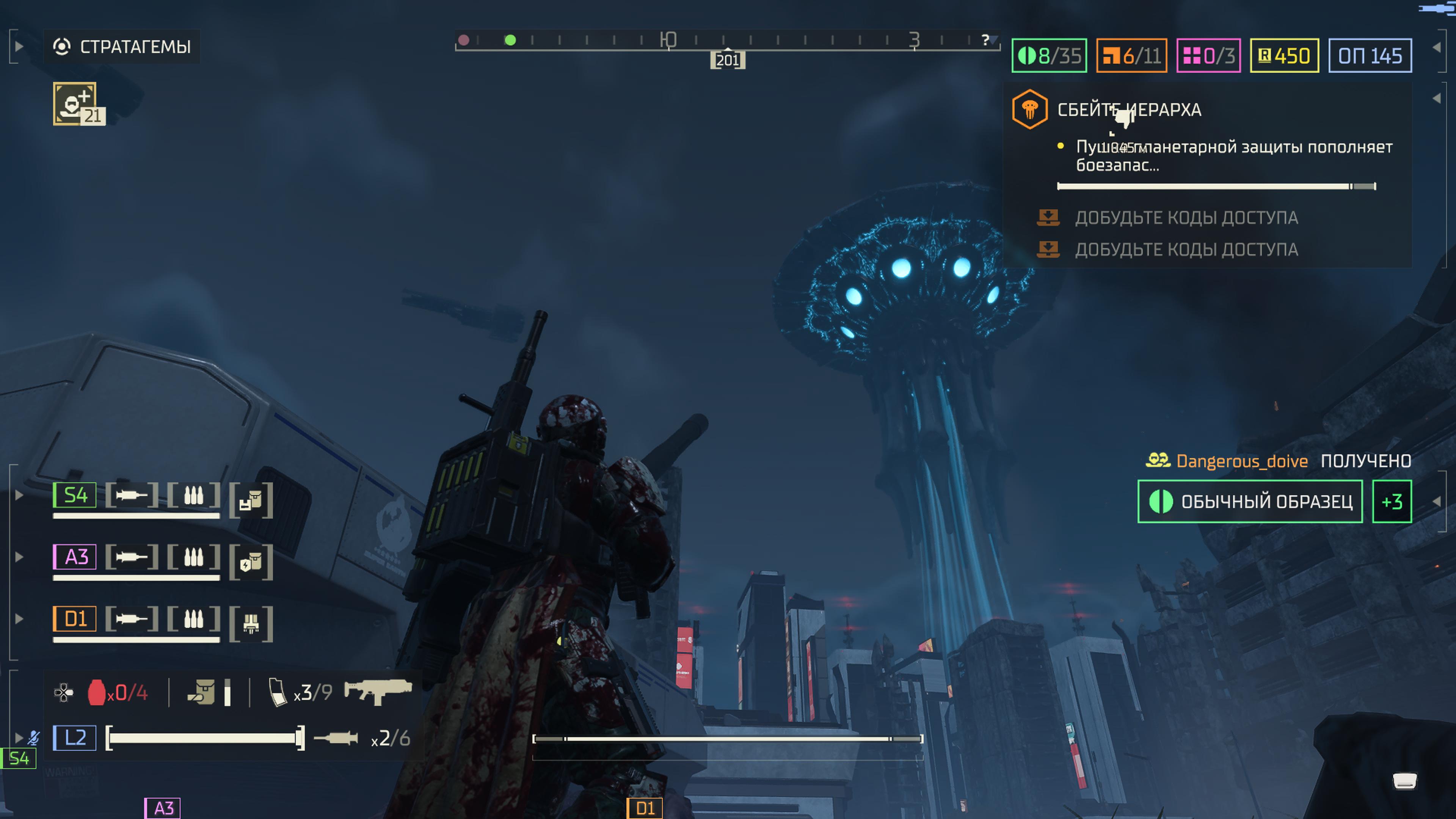The image size is (1456, 819).
Task: Click the ОП 145 counter
Action: click(1370, 55)
